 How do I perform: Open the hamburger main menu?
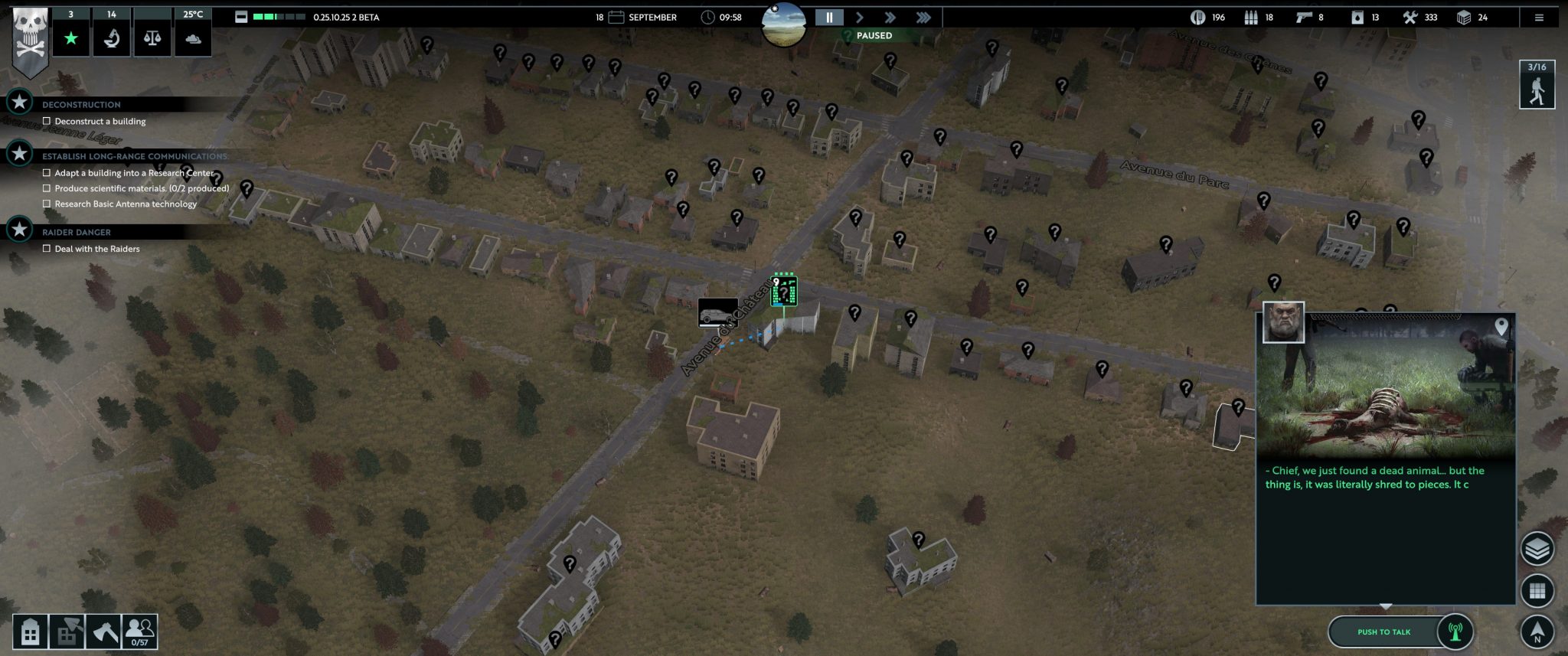(1539, 18)
